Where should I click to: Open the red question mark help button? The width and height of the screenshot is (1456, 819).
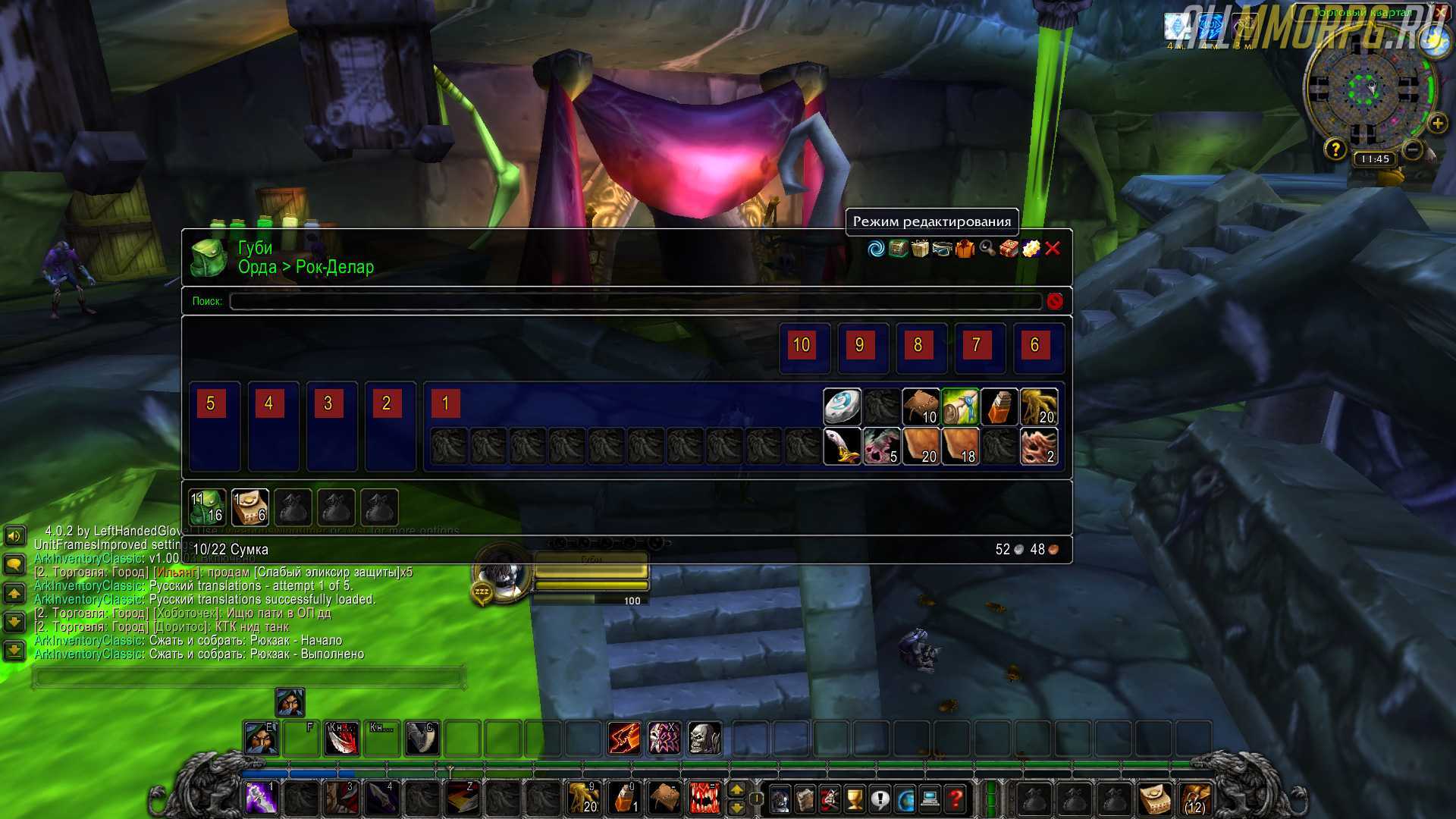click(955, 799)
